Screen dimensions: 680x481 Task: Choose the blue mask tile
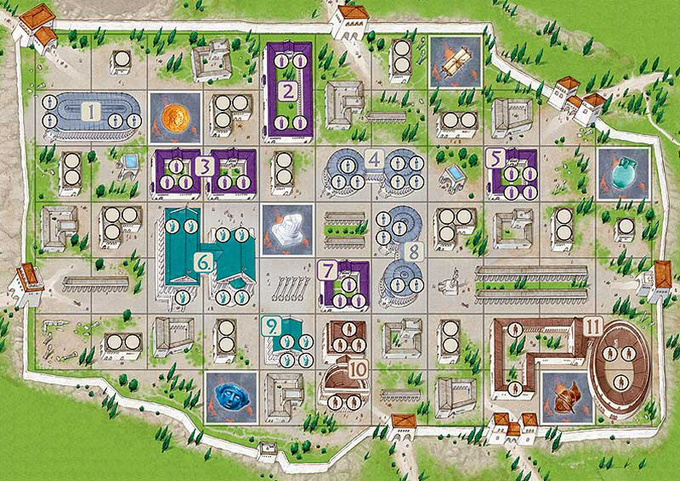click(231, 394)
